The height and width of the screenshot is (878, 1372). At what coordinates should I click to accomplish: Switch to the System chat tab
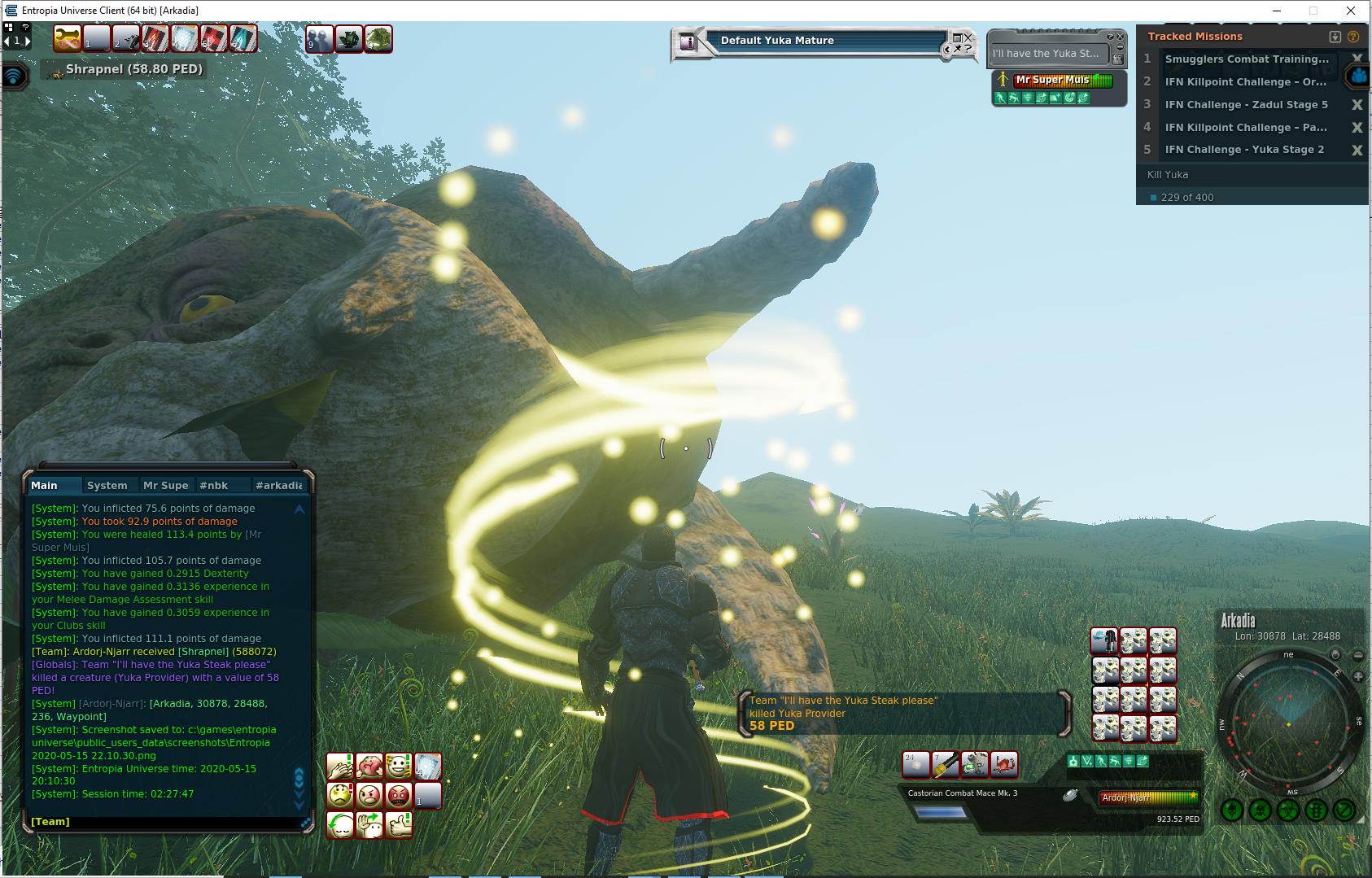[107, 485]
